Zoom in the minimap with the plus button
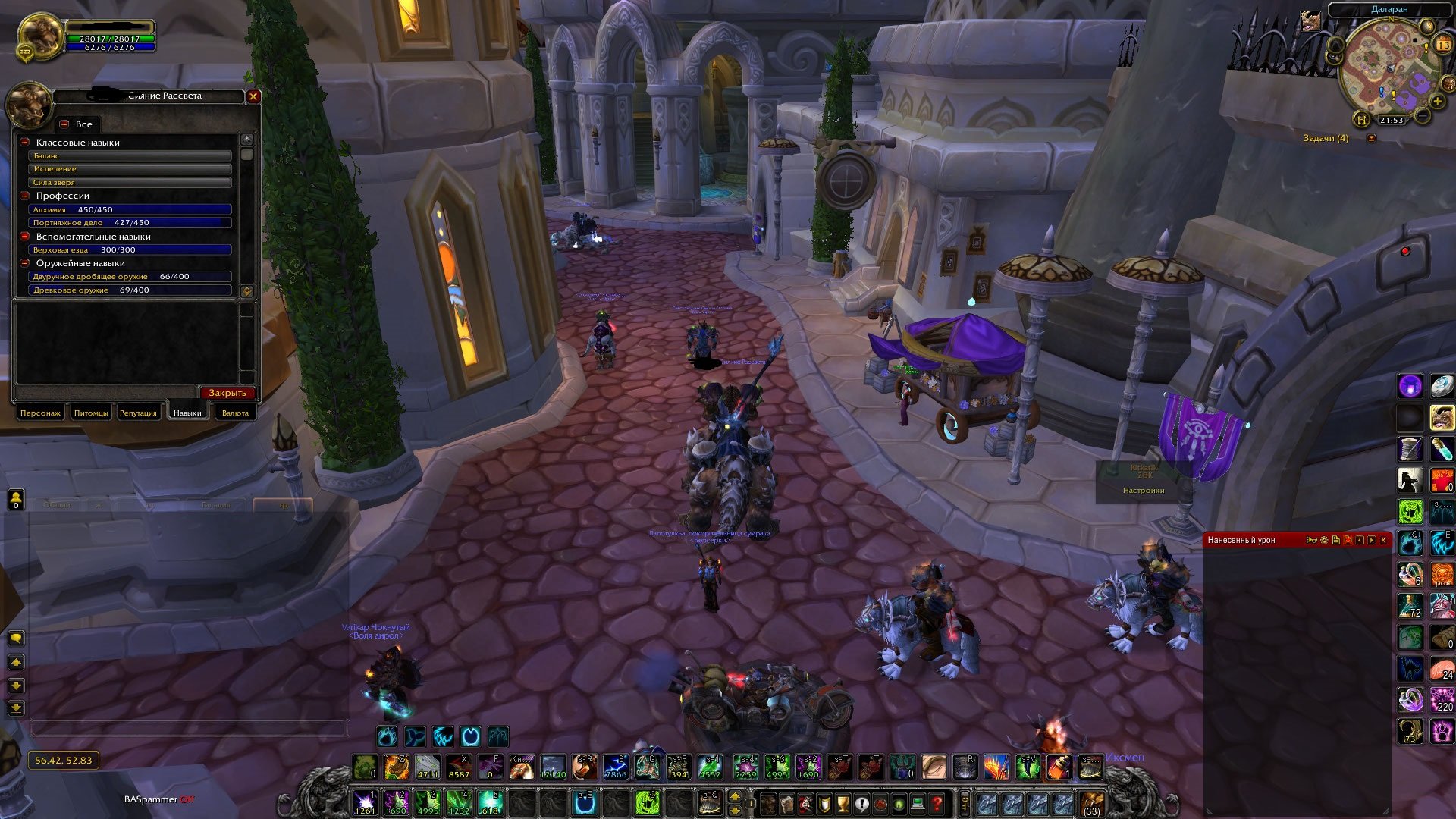The height and width of the screenshot is (819, 1456). pyautogui.click(x=1437, y=101)
